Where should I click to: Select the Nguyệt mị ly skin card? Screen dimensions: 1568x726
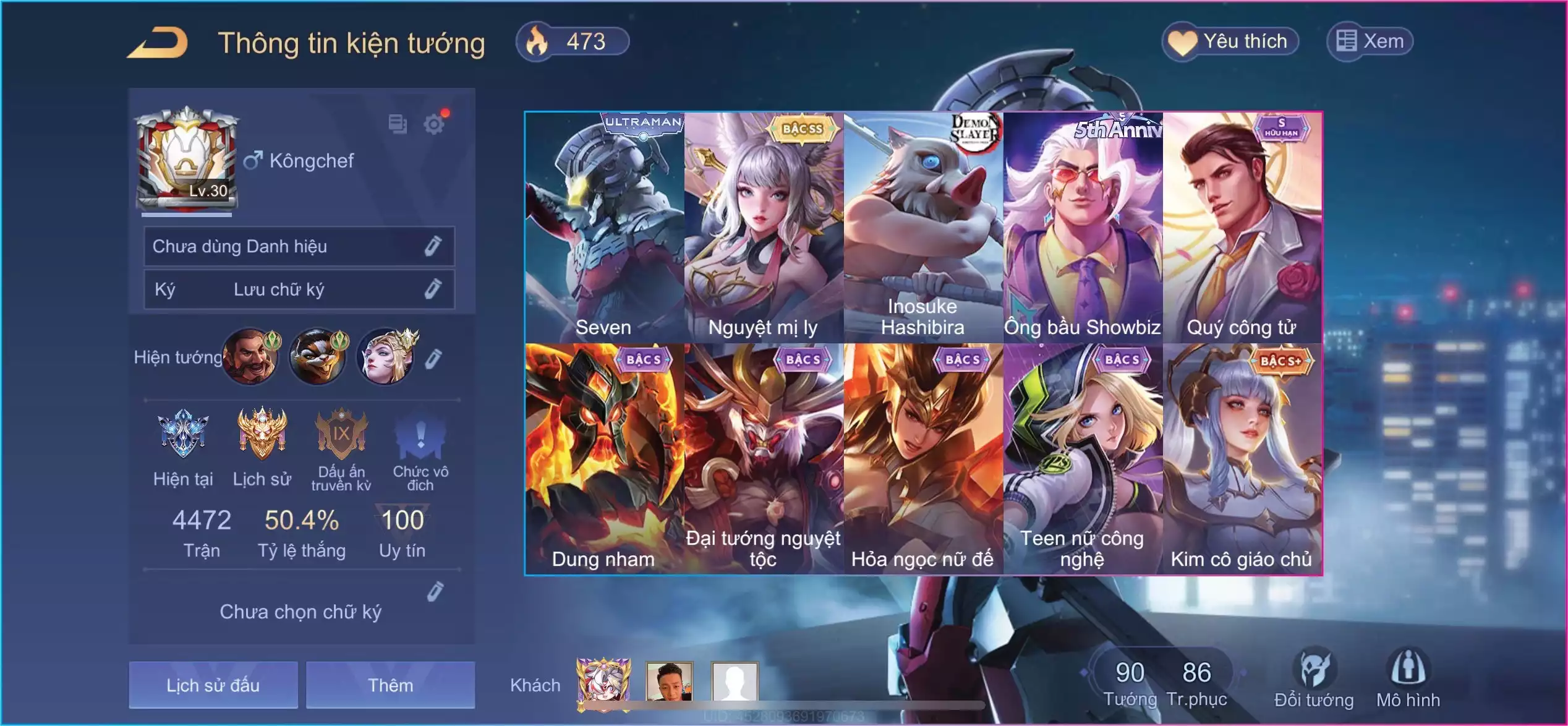(764, 227)
